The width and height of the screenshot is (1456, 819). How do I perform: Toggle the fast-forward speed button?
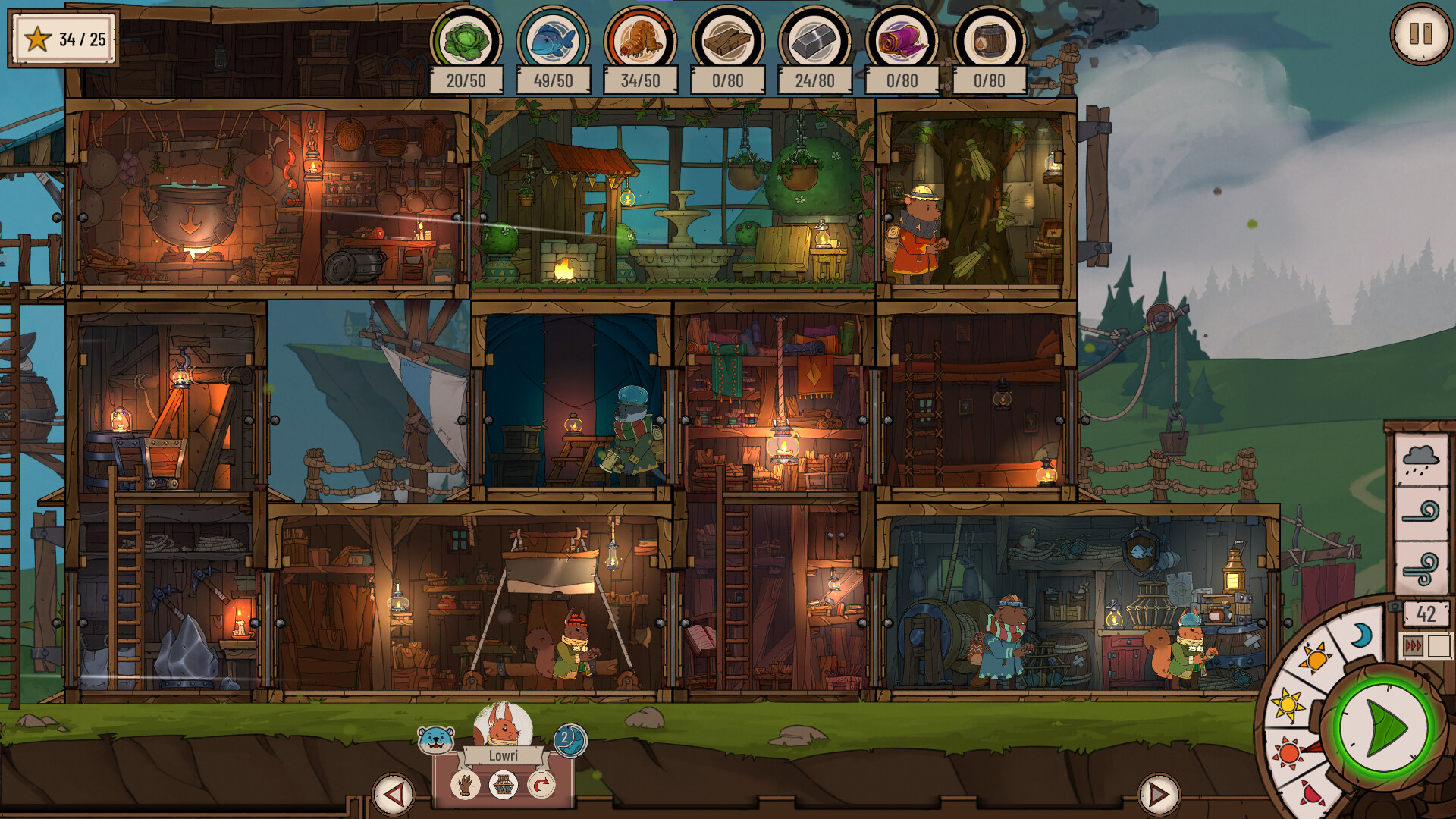coord(1414,646)
